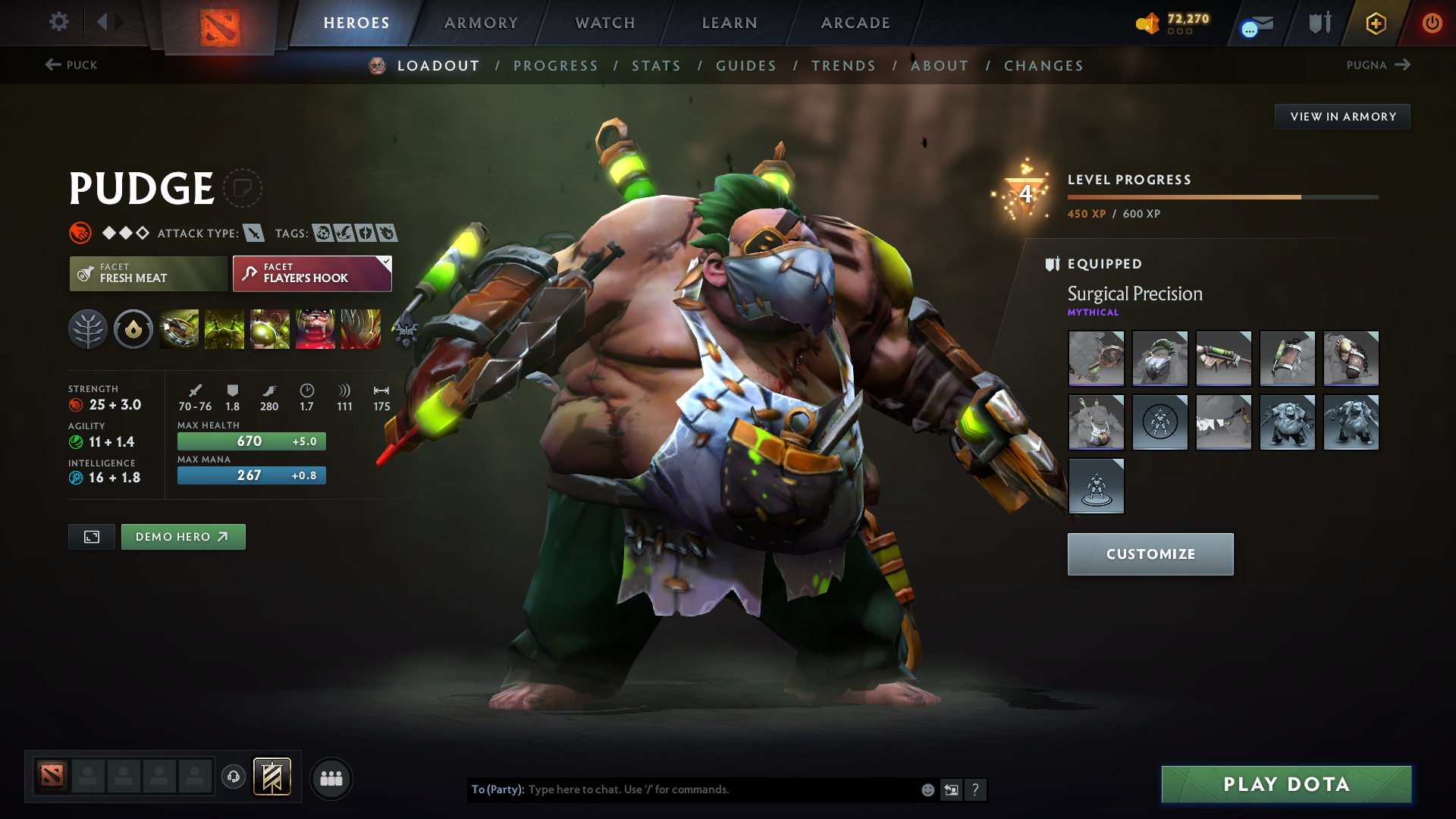This screenshot has width=1456, height=819.
Task: Click the melee attack type icon
Action: (x=256, y=233)
